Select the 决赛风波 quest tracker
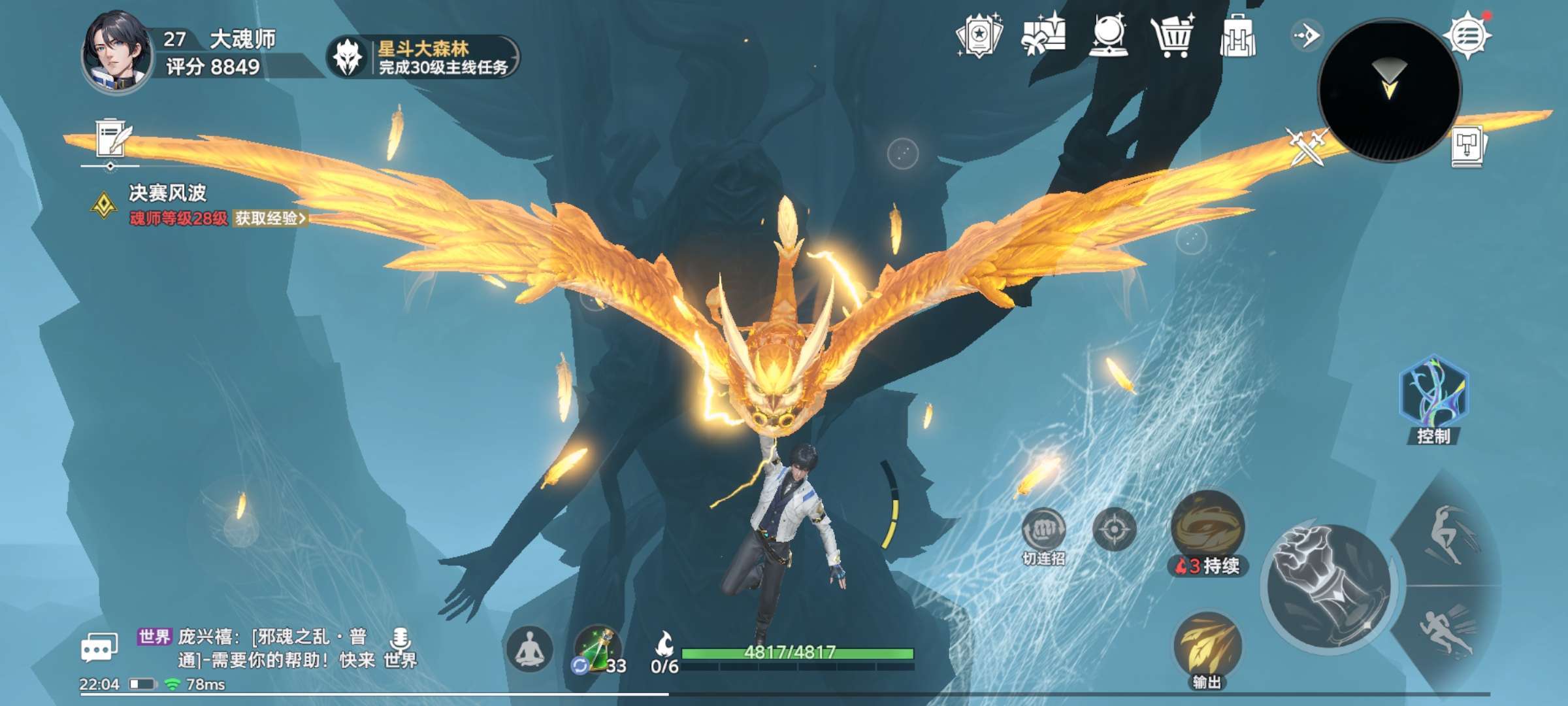 [167, 193]
